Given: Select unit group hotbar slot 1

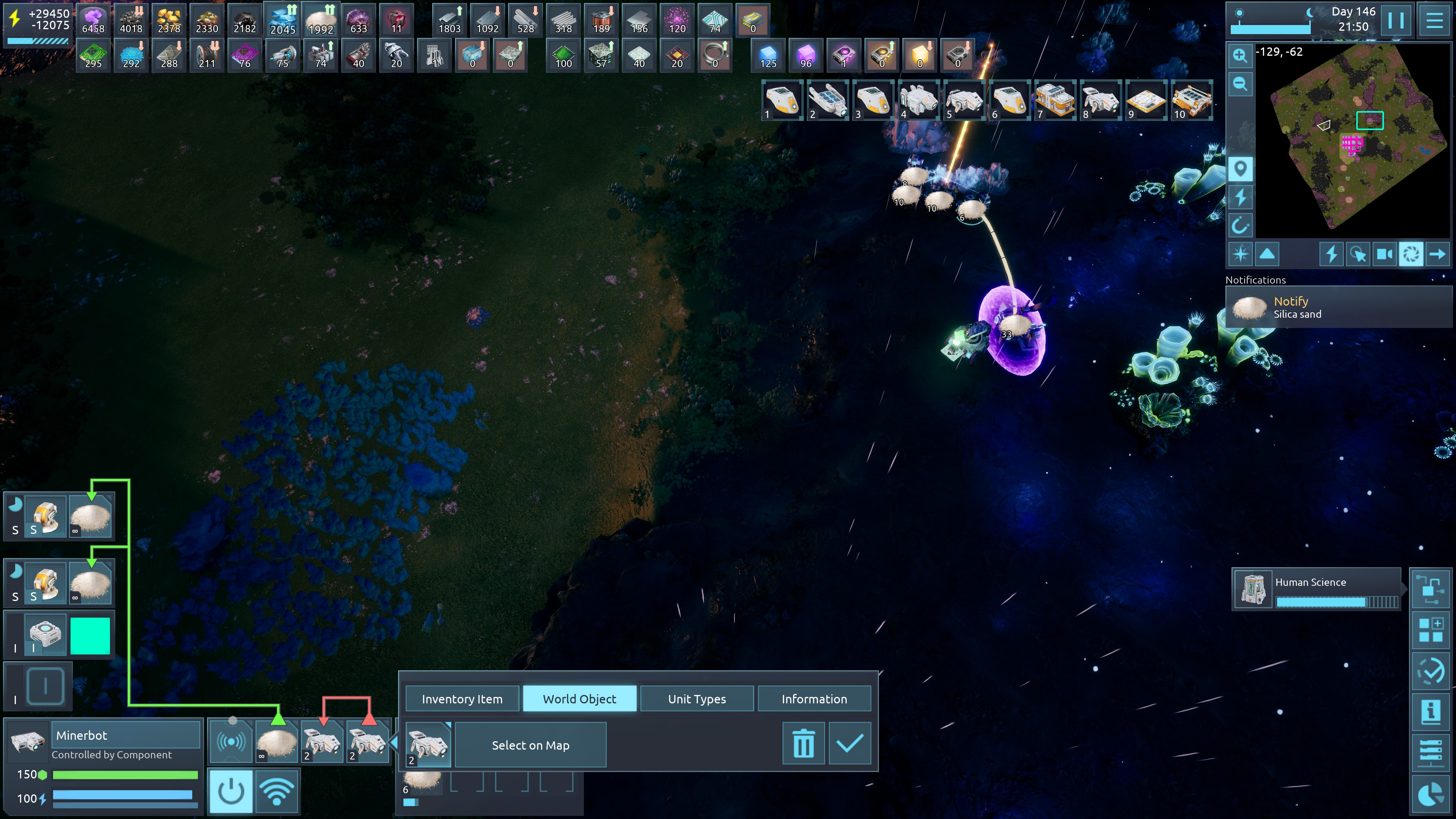Looking at the screenshot, I should (x=782, y=100).
